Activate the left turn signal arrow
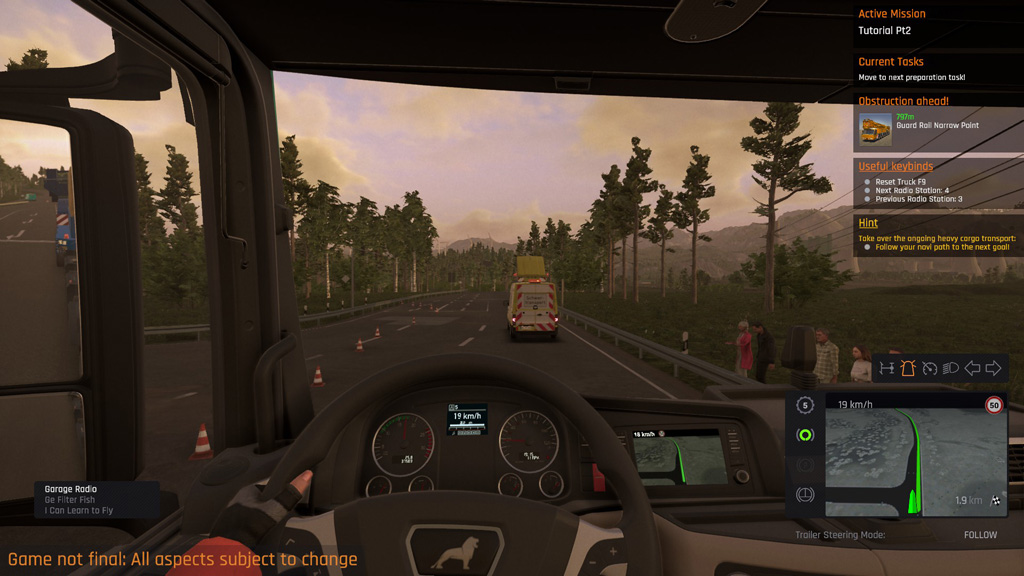 click(x=971, y=368)
